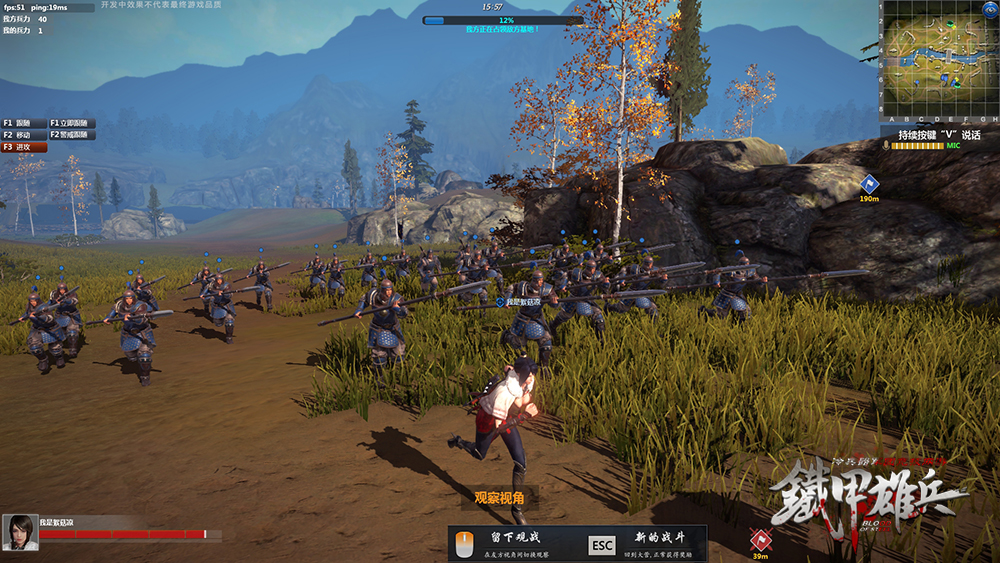1000x563 pixels.
Task: Choose the F2 移动 move command
Action: point(22,135)
